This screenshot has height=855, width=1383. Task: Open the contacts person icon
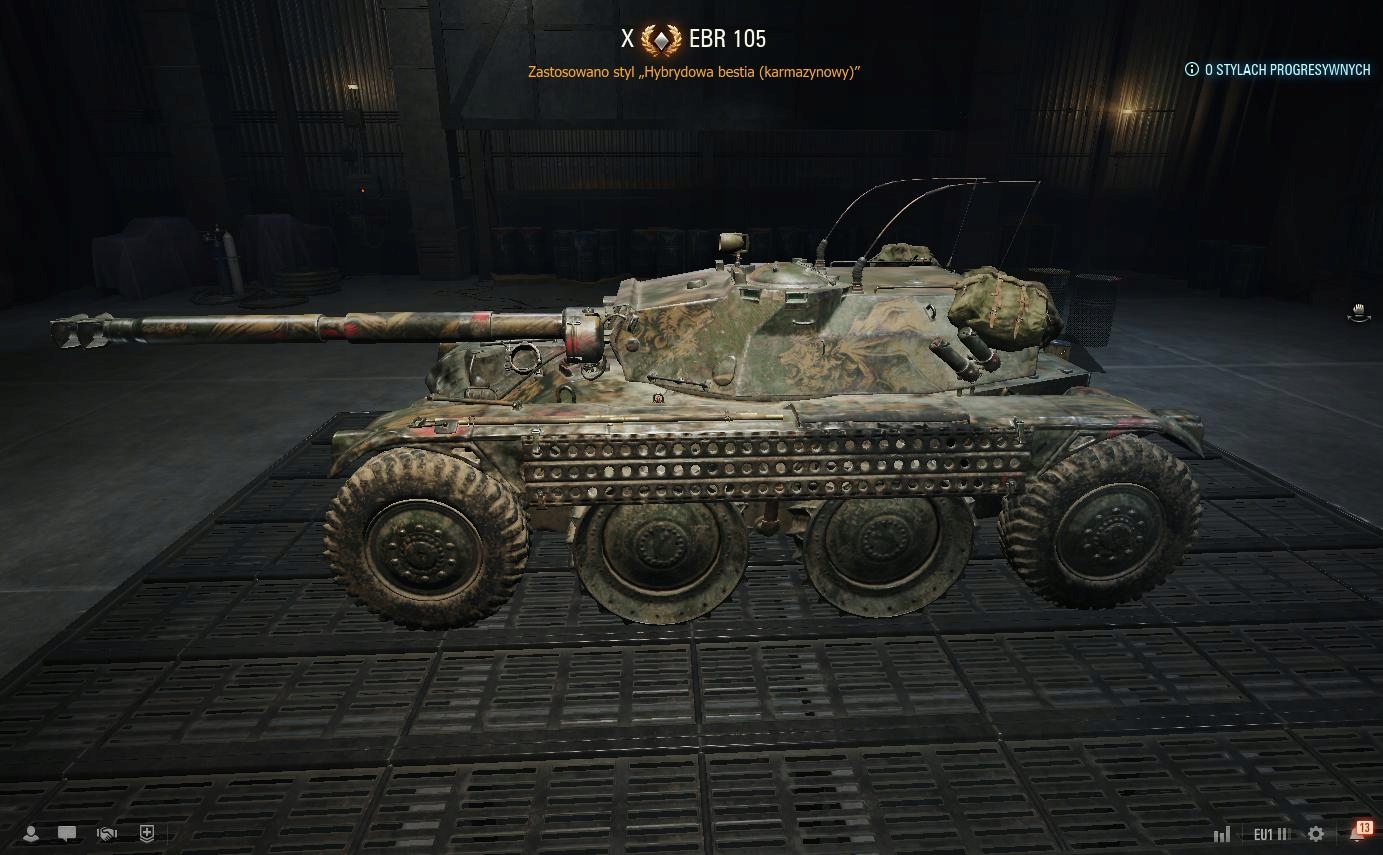[x=31, y=833]
